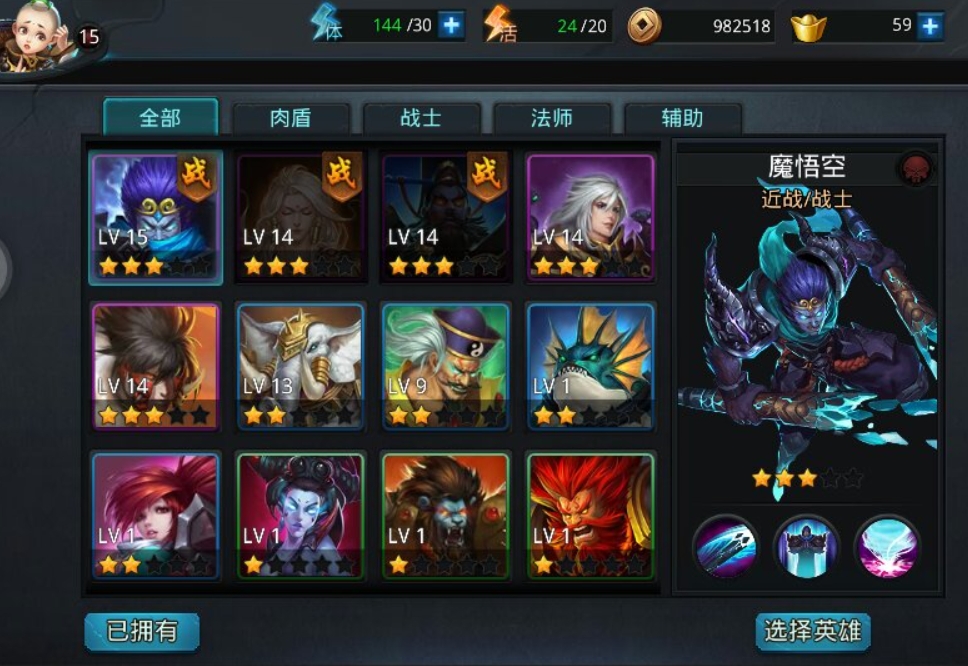Viewport: 968px width, 666px height.
Task: Confirm with the 选择英雄 button
Action: 812,631
